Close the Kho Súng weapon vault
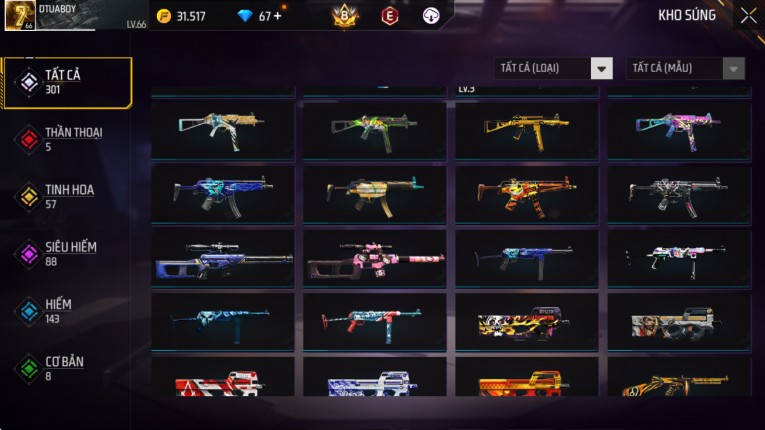765x430 pixels. pos(748,16)
